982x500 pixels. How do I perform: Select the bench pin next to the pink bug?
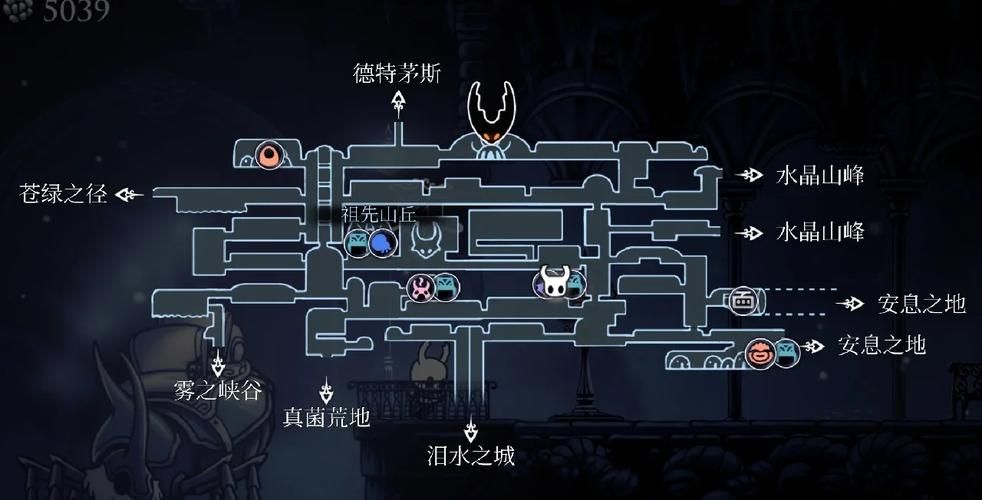[446, 288]
